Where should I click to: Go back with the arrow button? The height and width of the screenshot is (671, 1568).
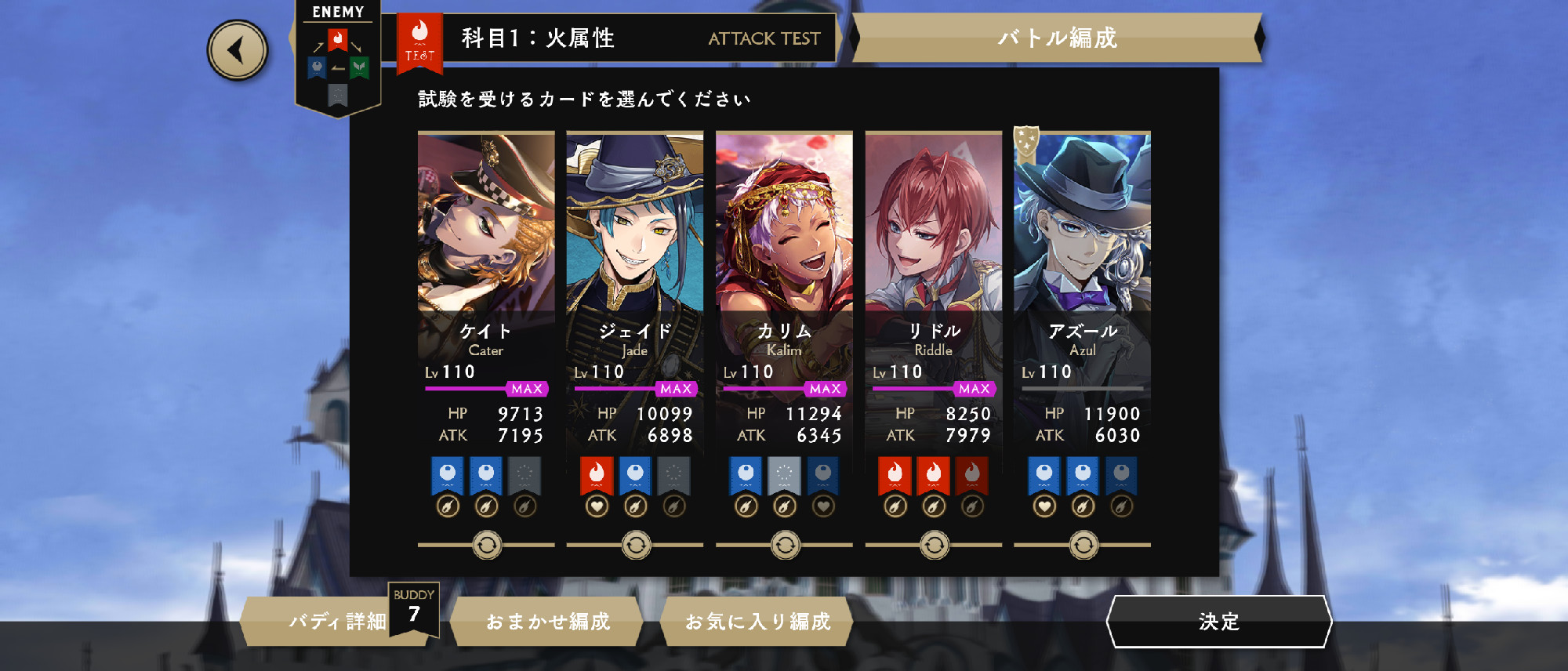[238, 51]
